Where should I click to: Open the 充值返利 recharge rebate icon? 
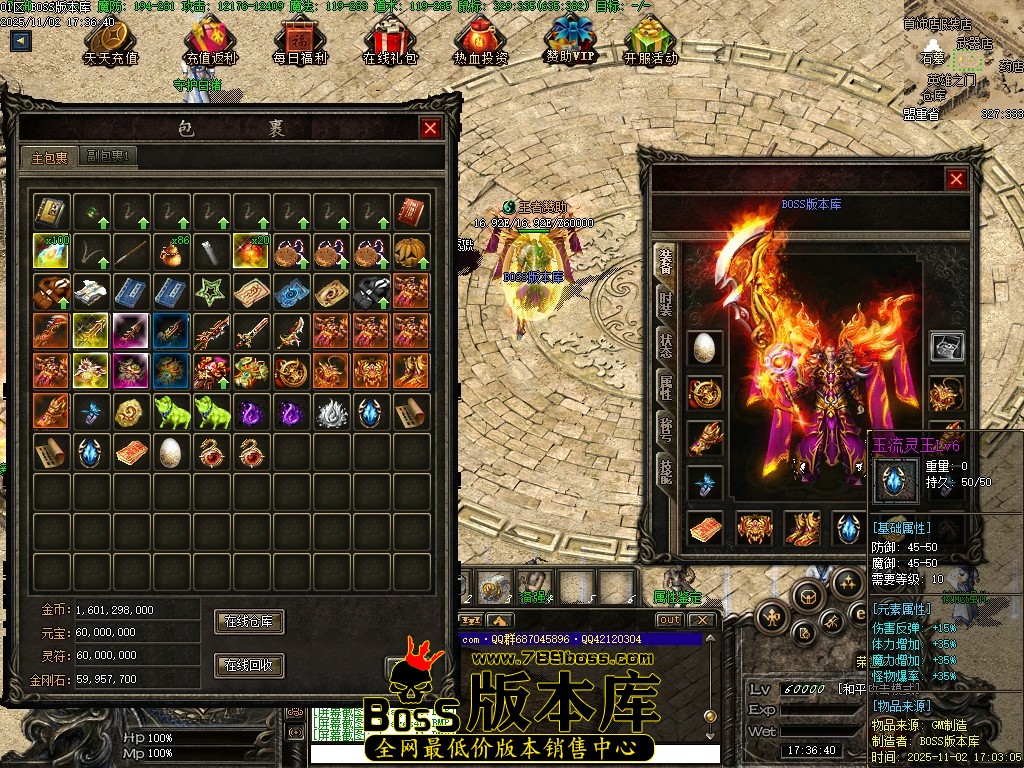click(x=210, y=42)
